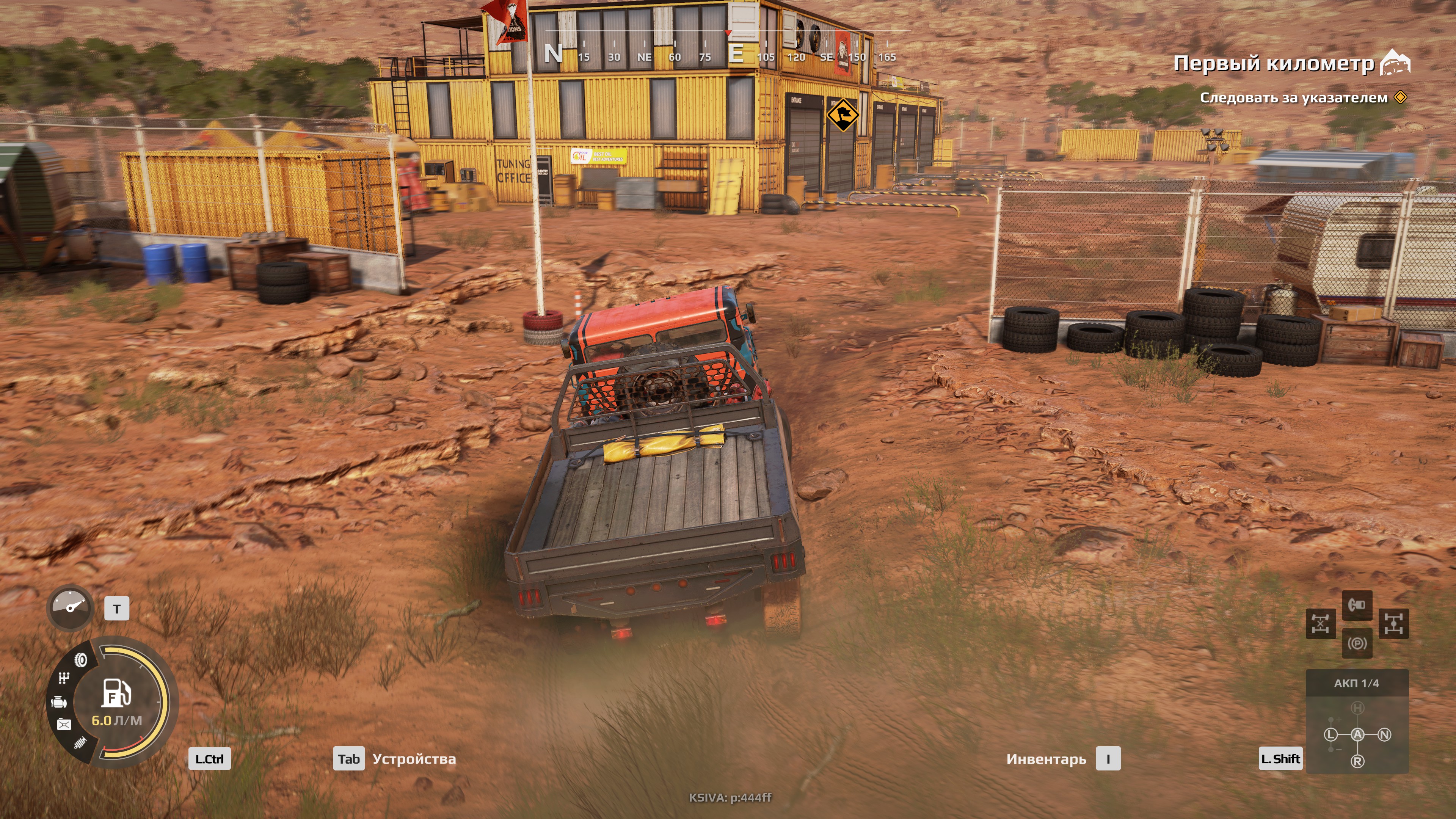Viewport: 1456px width, 819px height.
Task: Open the Устройства gadgets menu
Action: tap(413, 758)
